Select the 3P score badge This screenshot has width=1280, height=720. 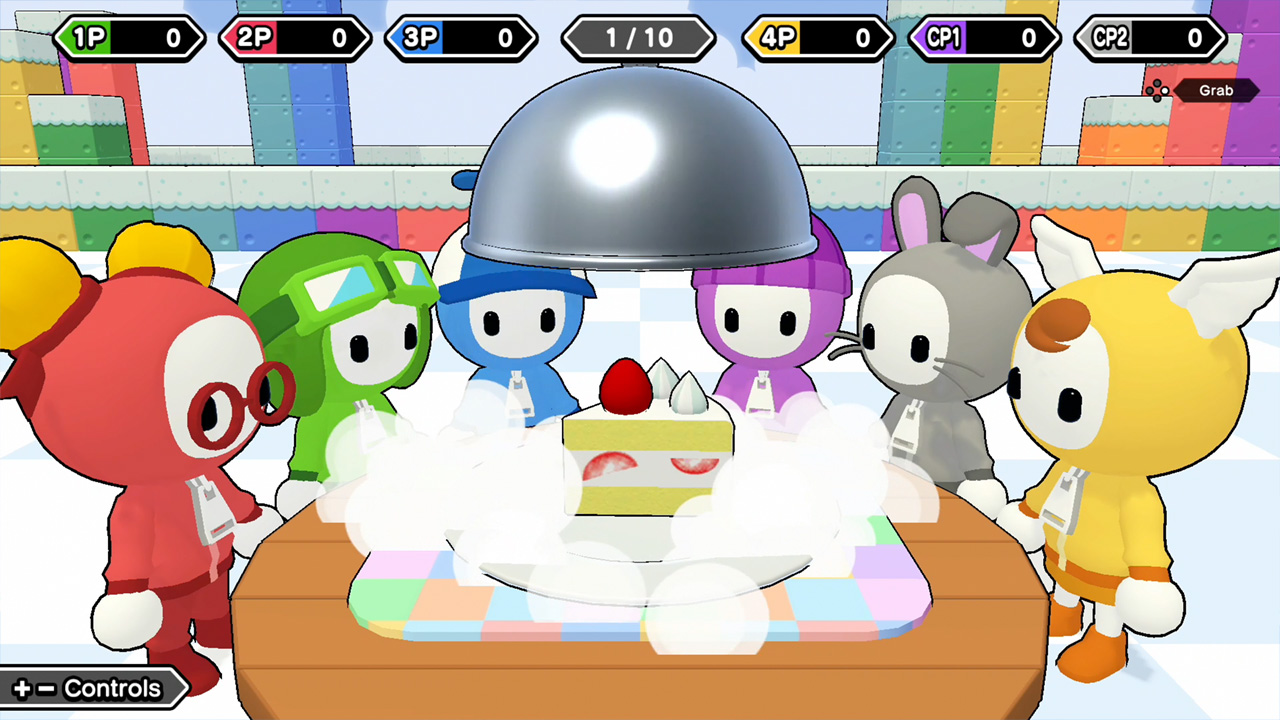461,38
